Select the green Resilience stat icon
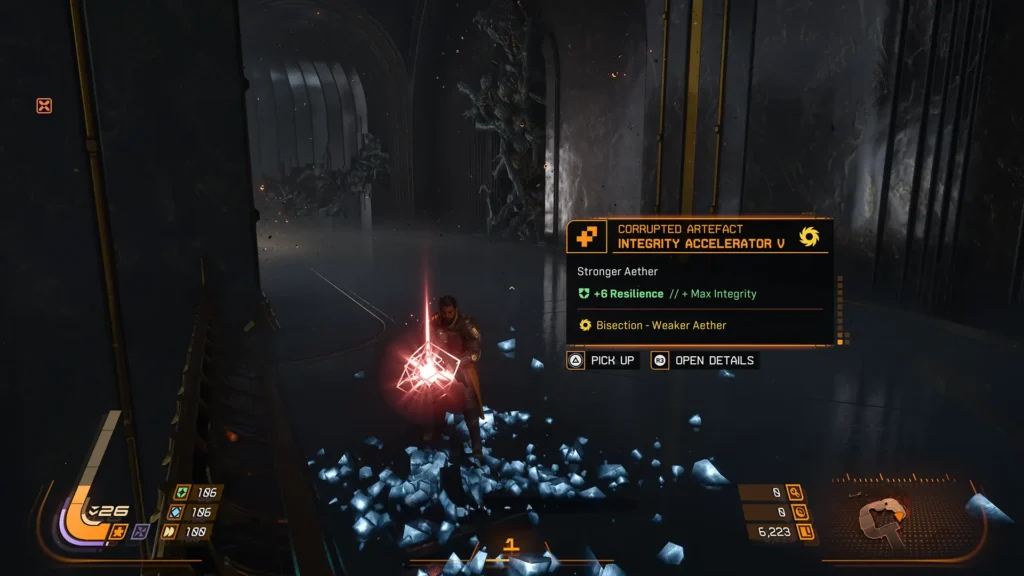This screenshot has height=576, width=1024. pyautogui.click(x=181, y=492)
